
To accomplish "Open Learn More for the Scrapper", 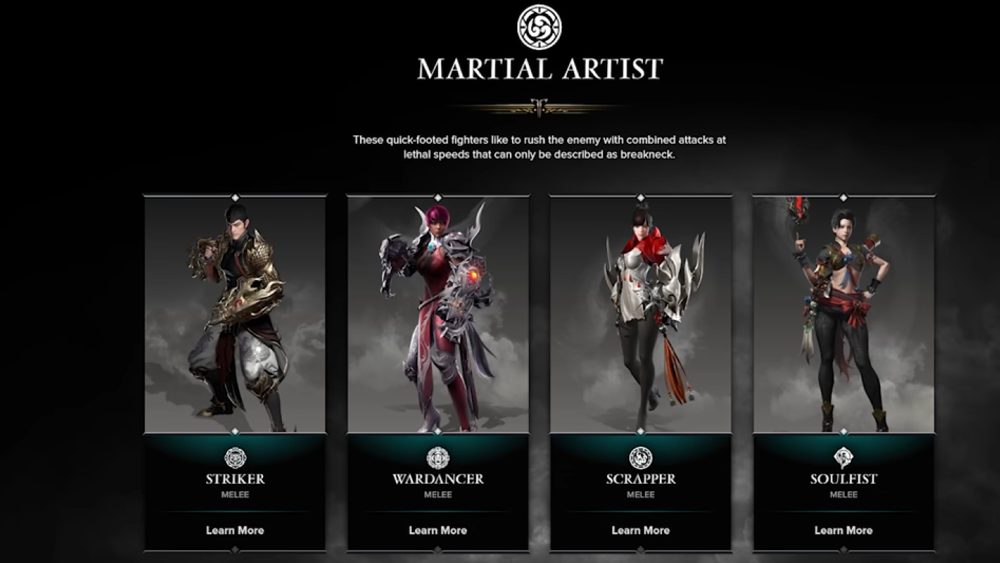I will coord(641,530).
